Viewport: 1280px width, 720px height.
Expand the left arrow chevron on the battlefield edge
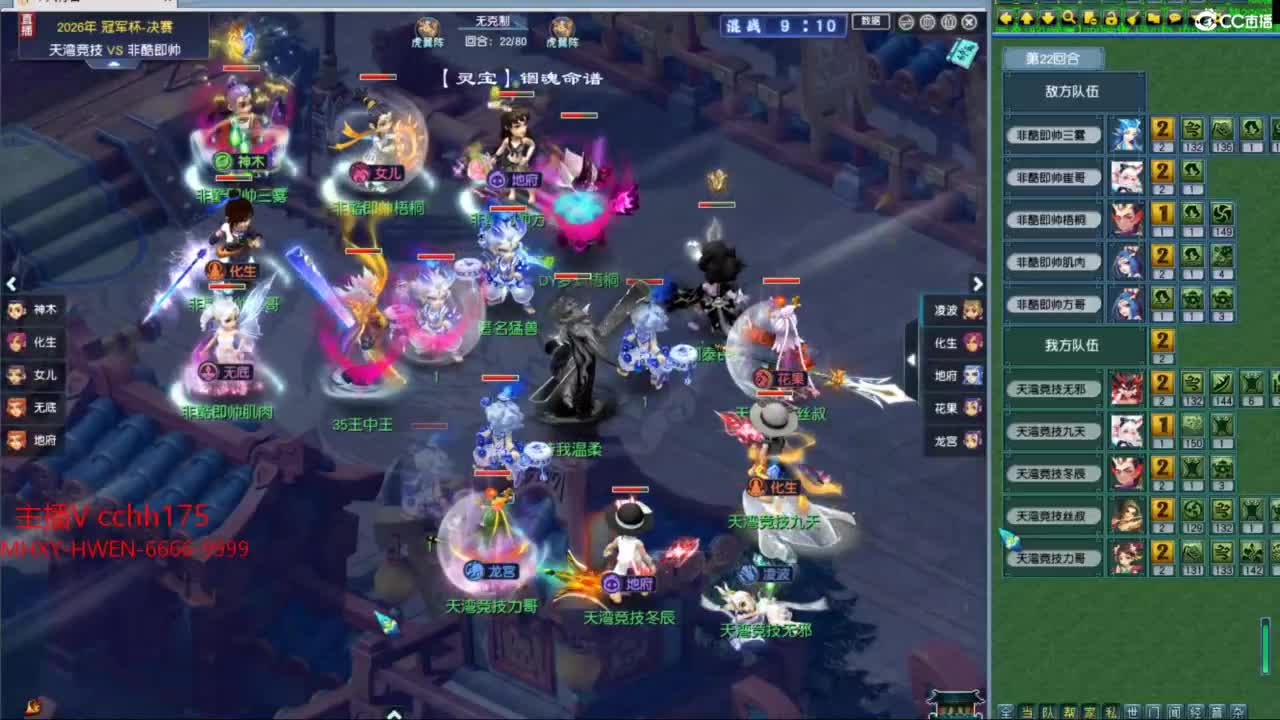coord(11,283)
